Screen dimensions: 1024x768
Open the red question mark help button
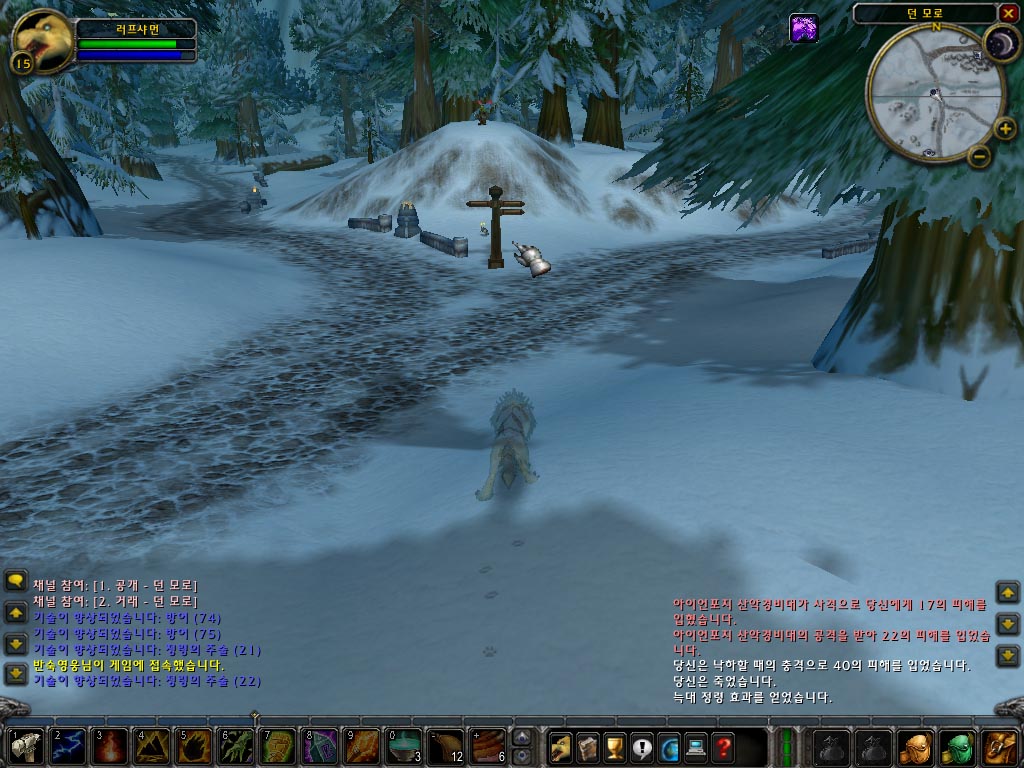click(722, 747)
